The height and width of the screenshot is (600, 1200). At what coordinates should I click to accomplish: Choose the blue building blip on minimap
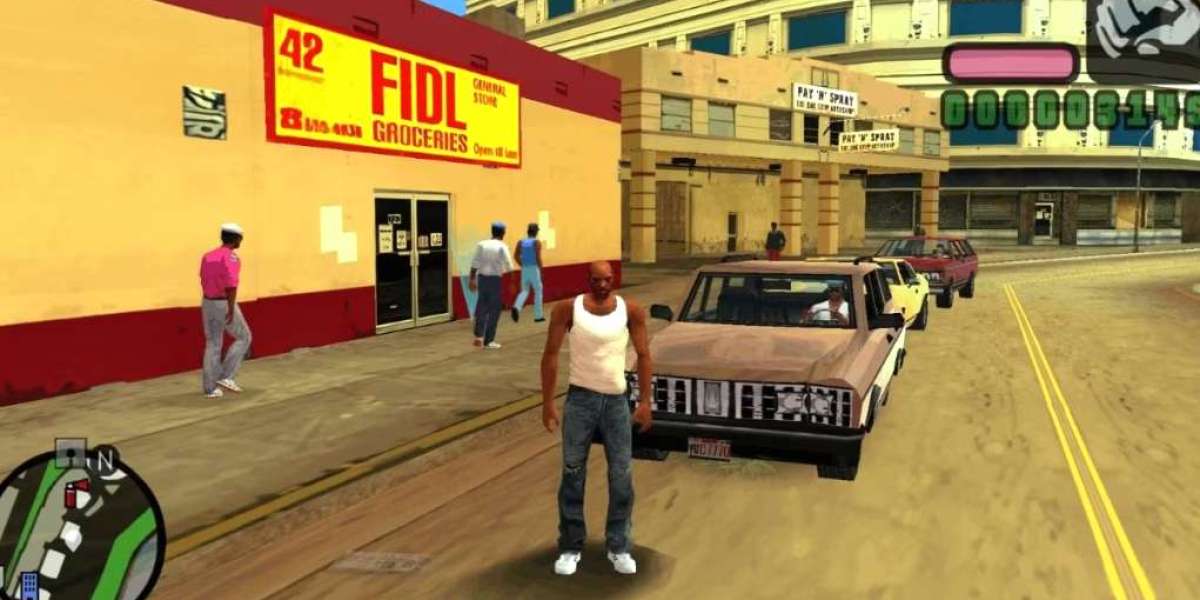tap(28, 585)
